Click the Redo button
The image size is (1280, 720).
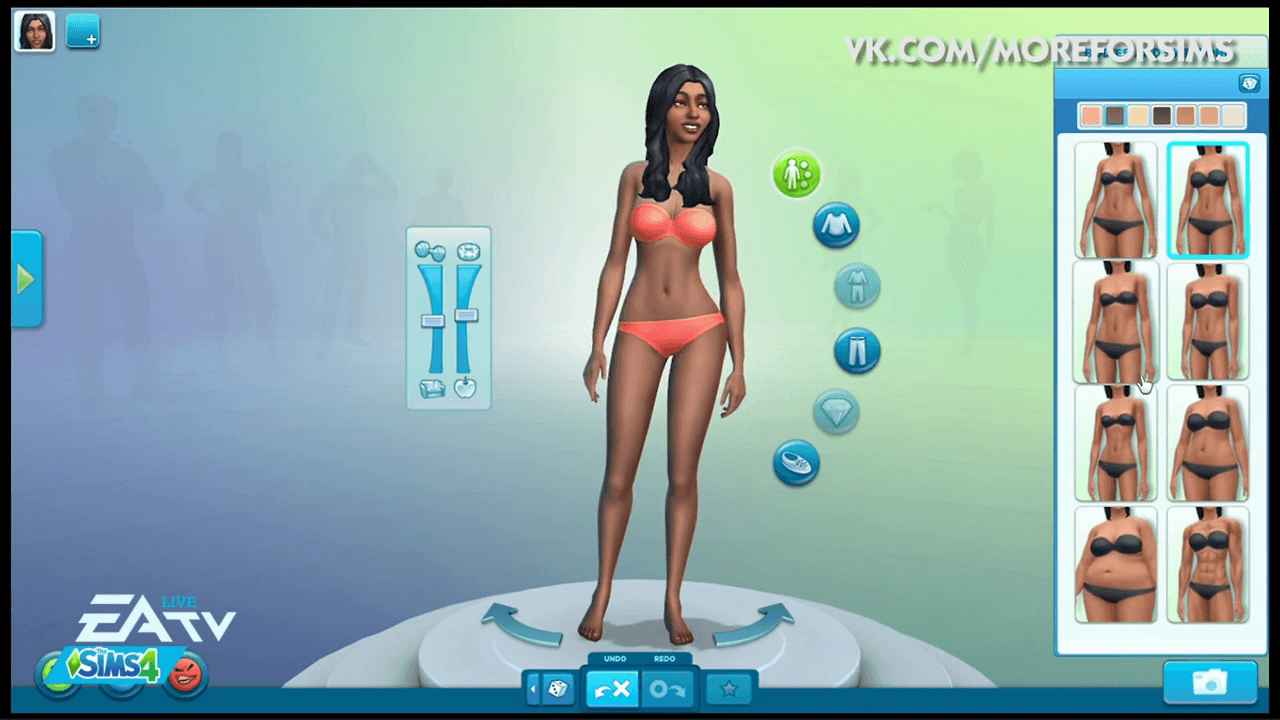668,688
